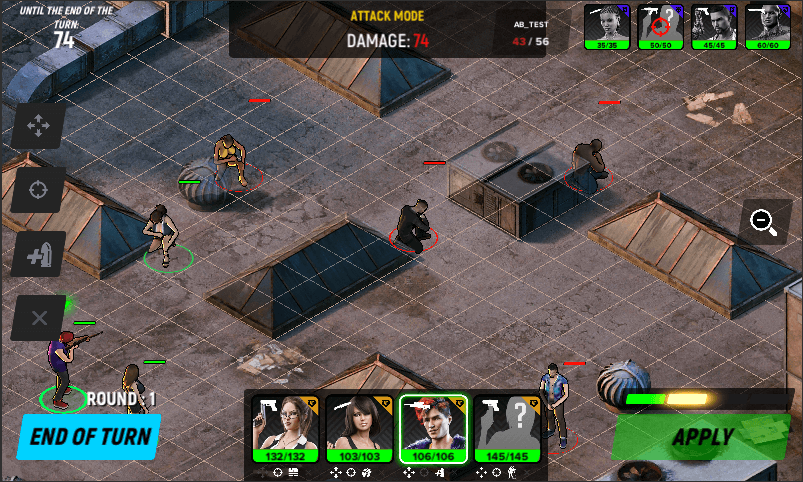Target the bearded enemy portrait with 45/45 HP
This screenshot has height=482, width=803.
click(715, 26)
